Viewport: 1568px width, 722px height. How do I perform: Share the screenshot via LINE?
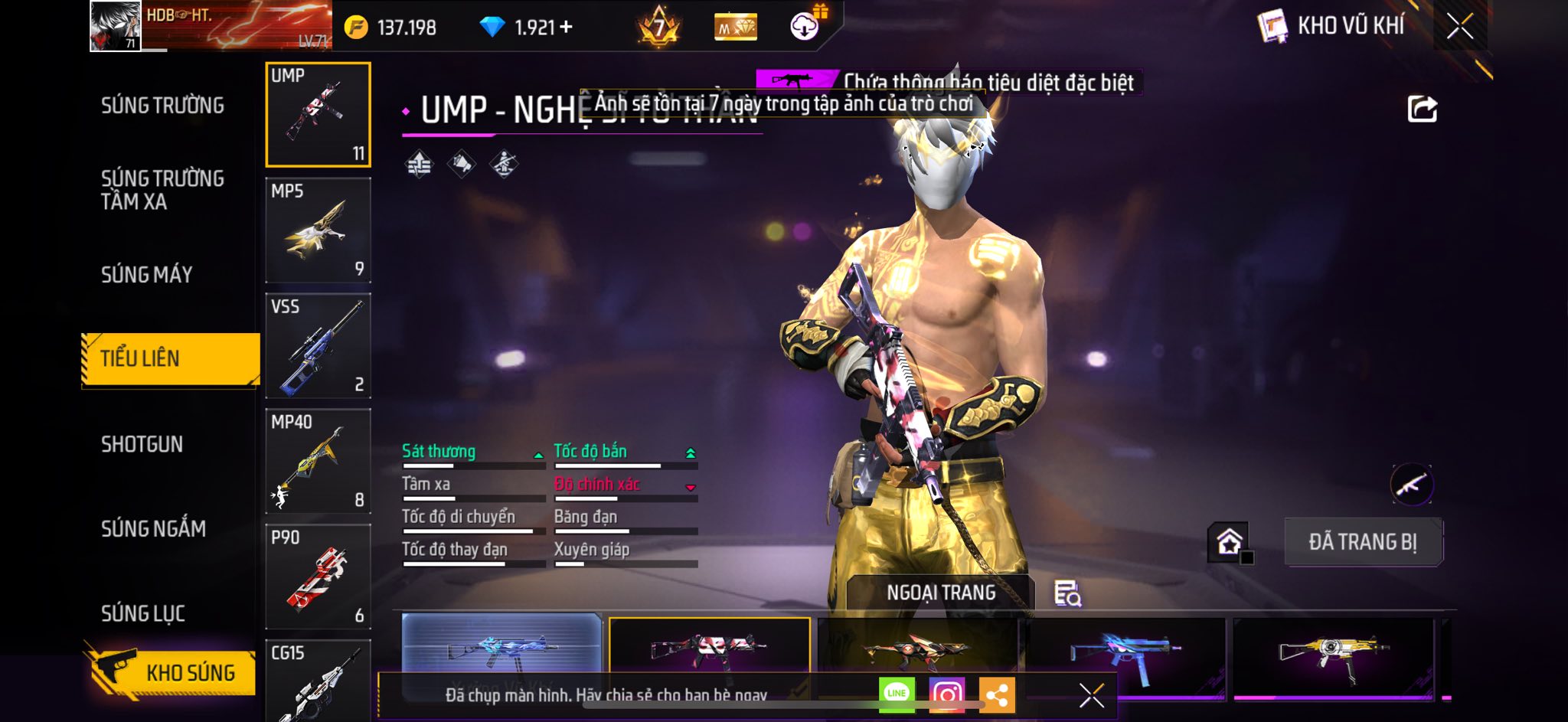(x=897, y=694)
